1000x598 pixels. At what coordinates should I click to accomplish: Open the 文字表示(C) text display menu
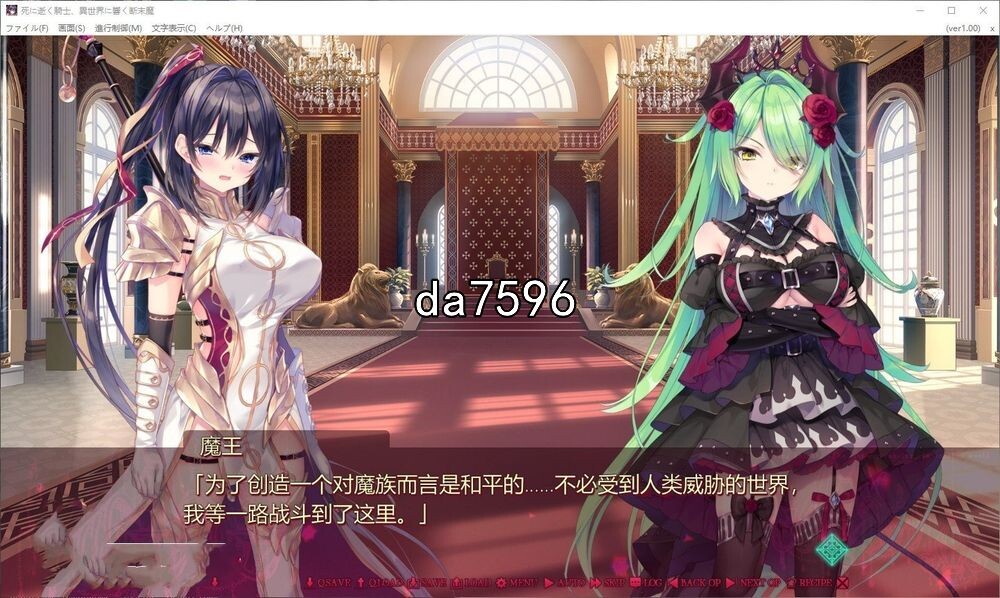[x=174, y=28]
